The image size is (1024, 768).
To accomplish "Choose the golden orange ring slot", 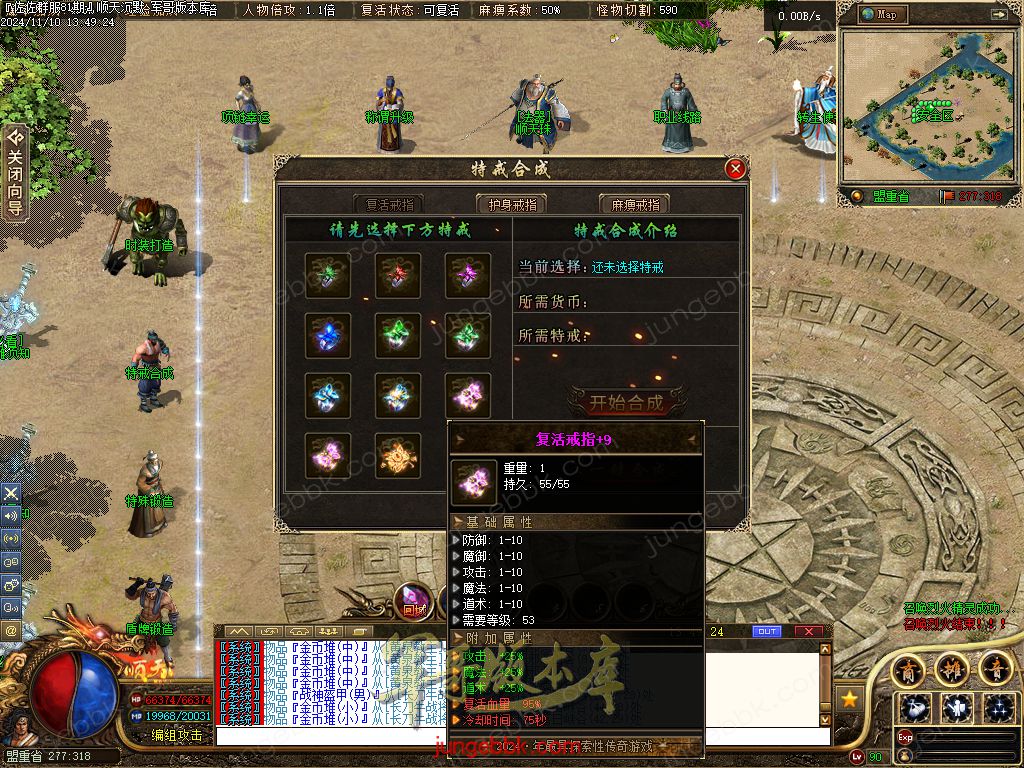I will (x=398, y=455).
